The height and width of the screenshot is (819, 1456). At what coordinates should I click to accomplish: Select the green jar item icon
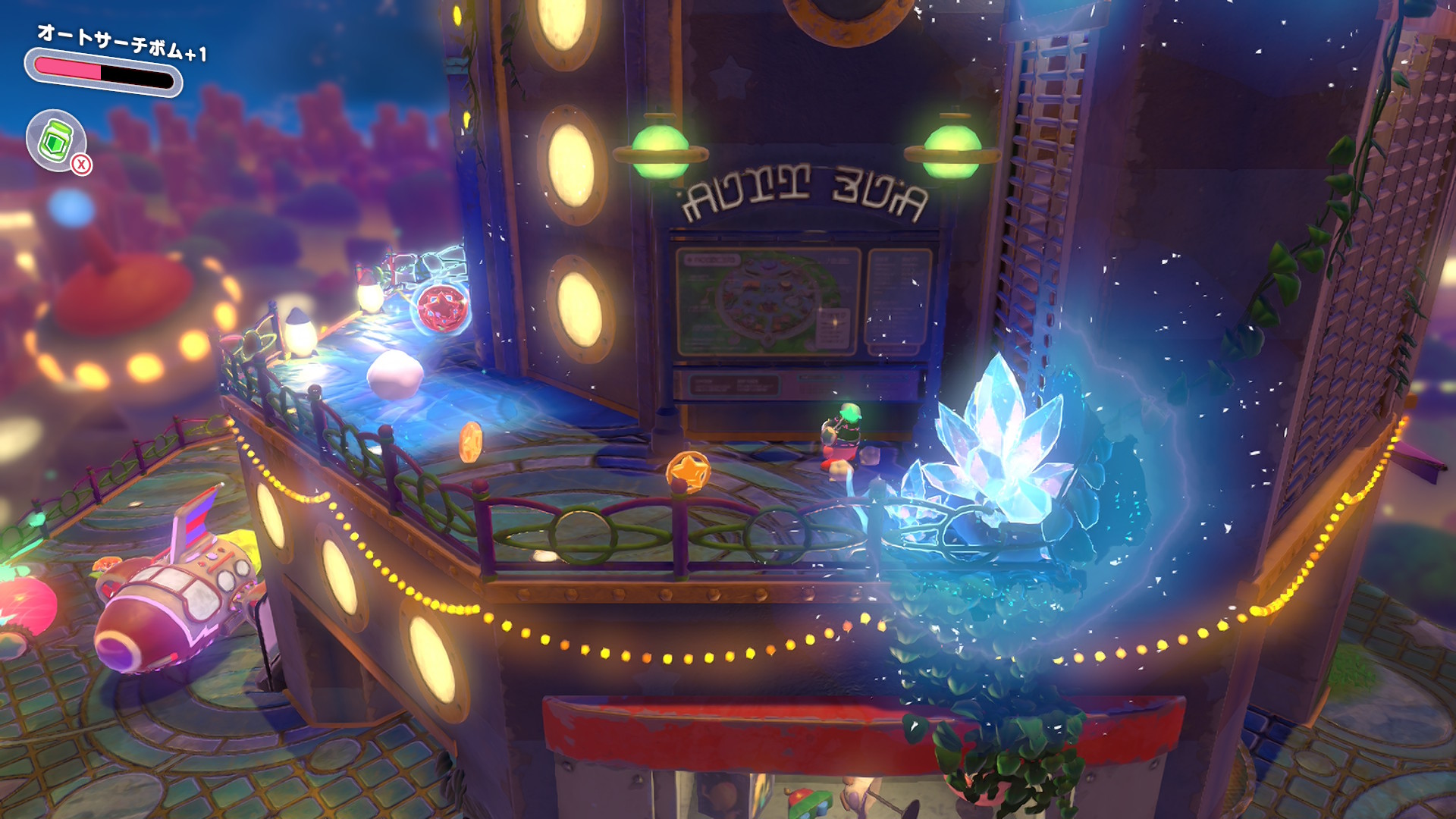click(55, 140)
